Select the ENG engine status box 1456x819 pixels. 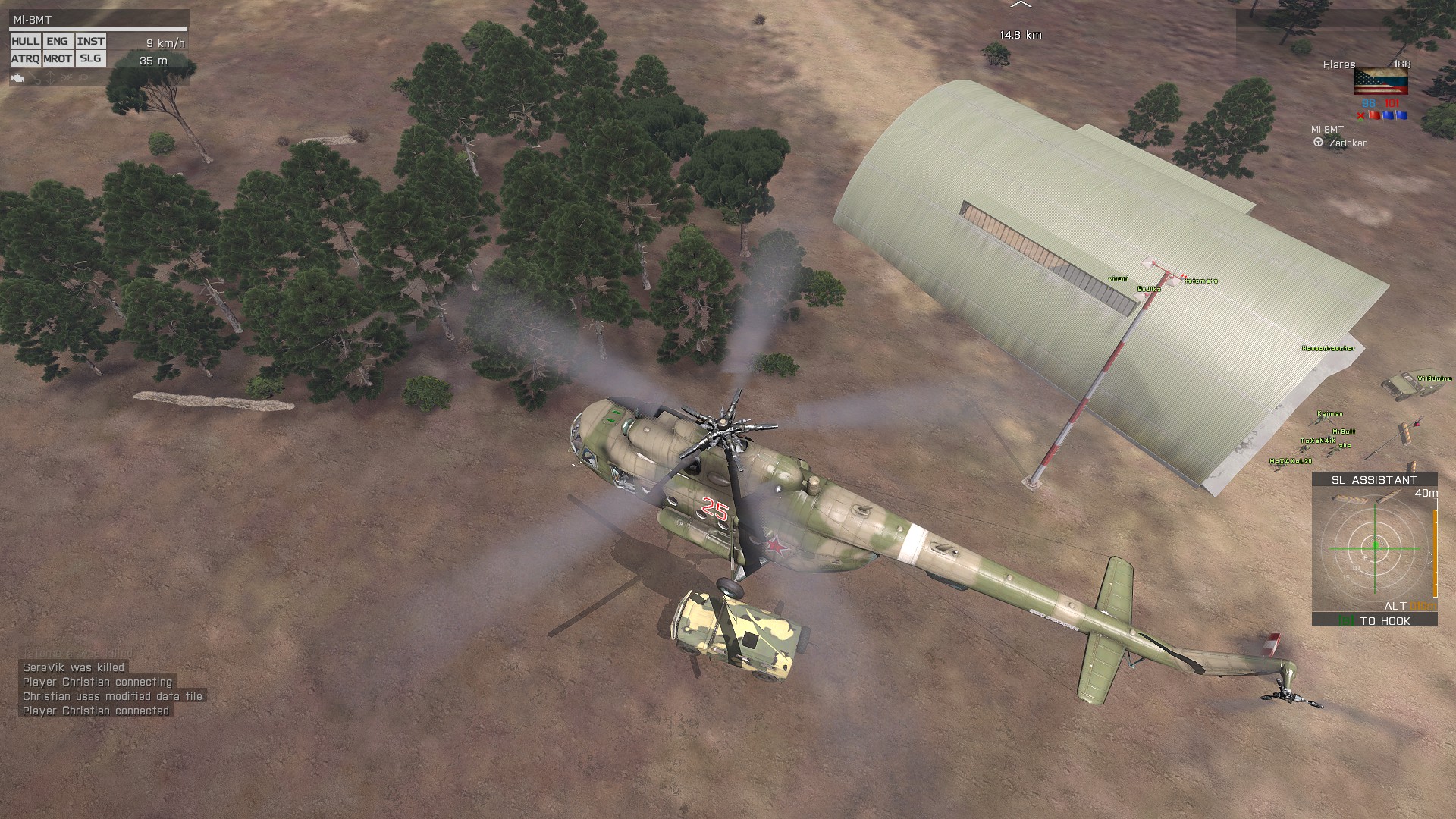57,42
